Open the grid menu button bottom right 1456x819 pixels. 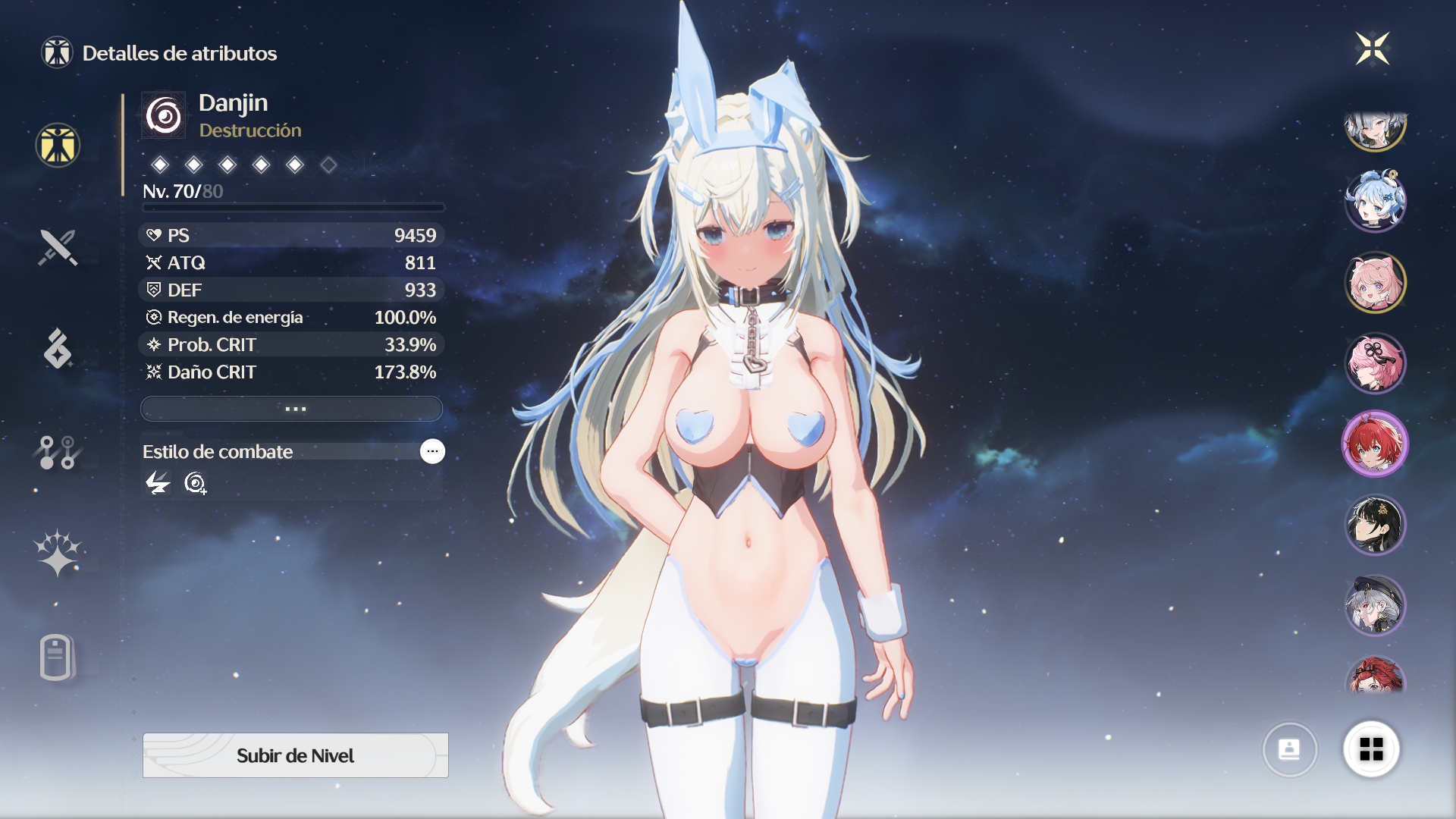coord(1373,749)
